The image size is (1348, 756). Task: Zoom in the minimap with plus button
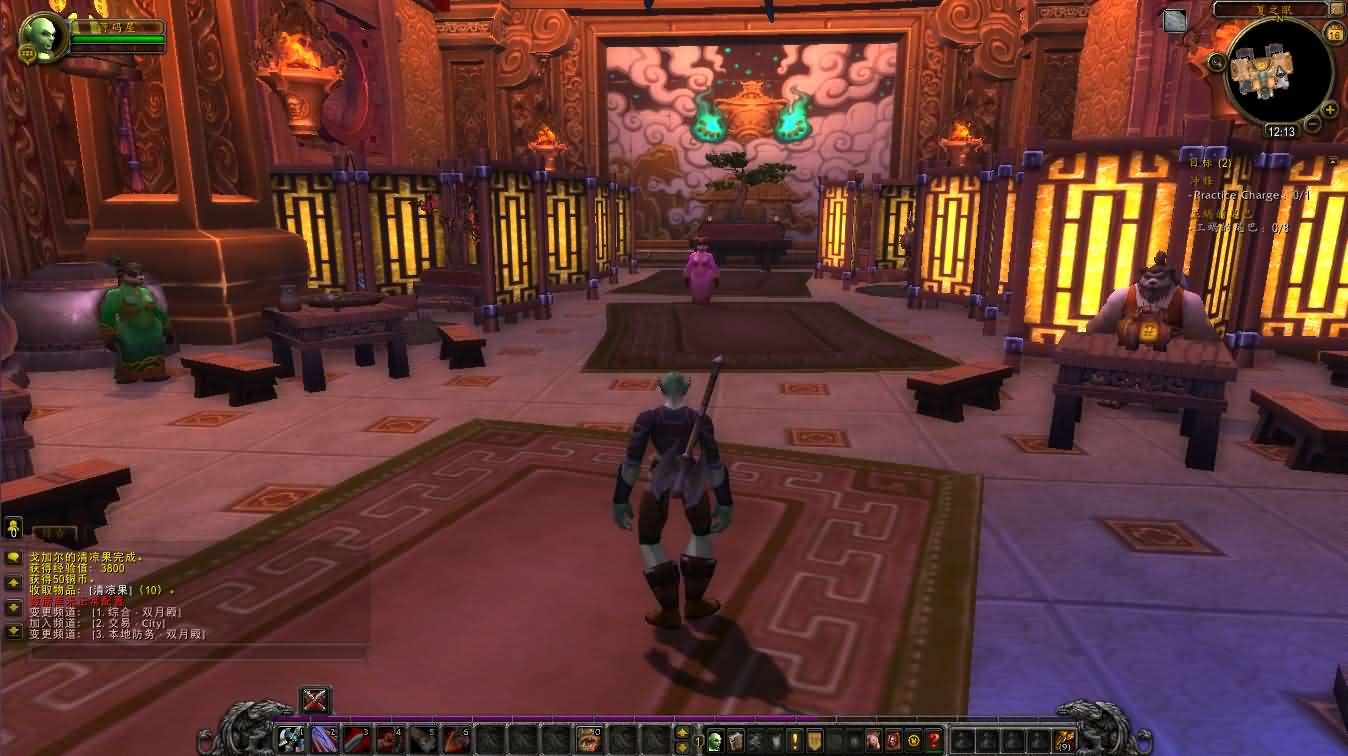tap(1329, 109)
